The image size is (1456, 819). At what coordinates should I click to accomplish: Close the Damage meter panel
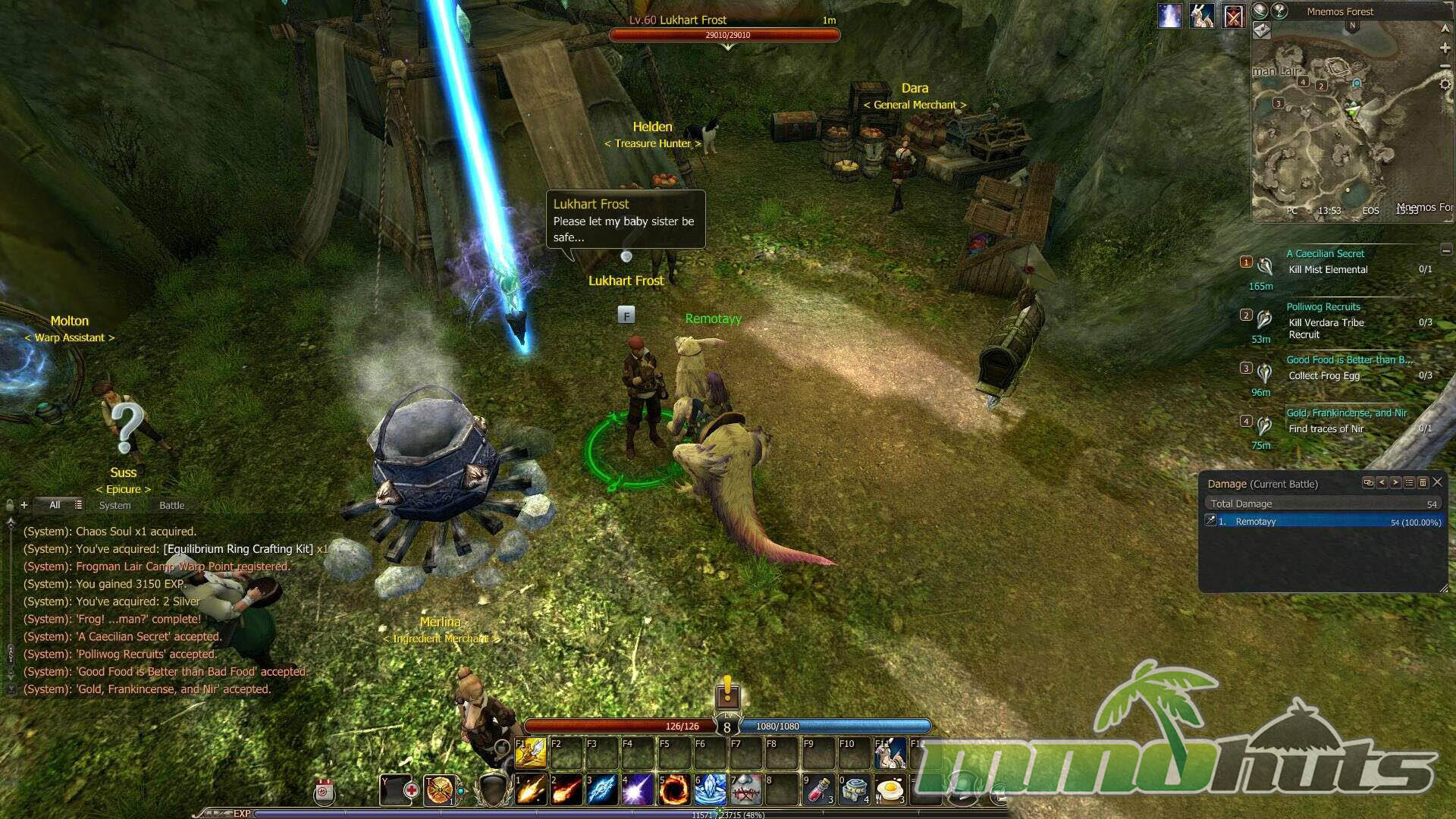[x=1437, y=482]
